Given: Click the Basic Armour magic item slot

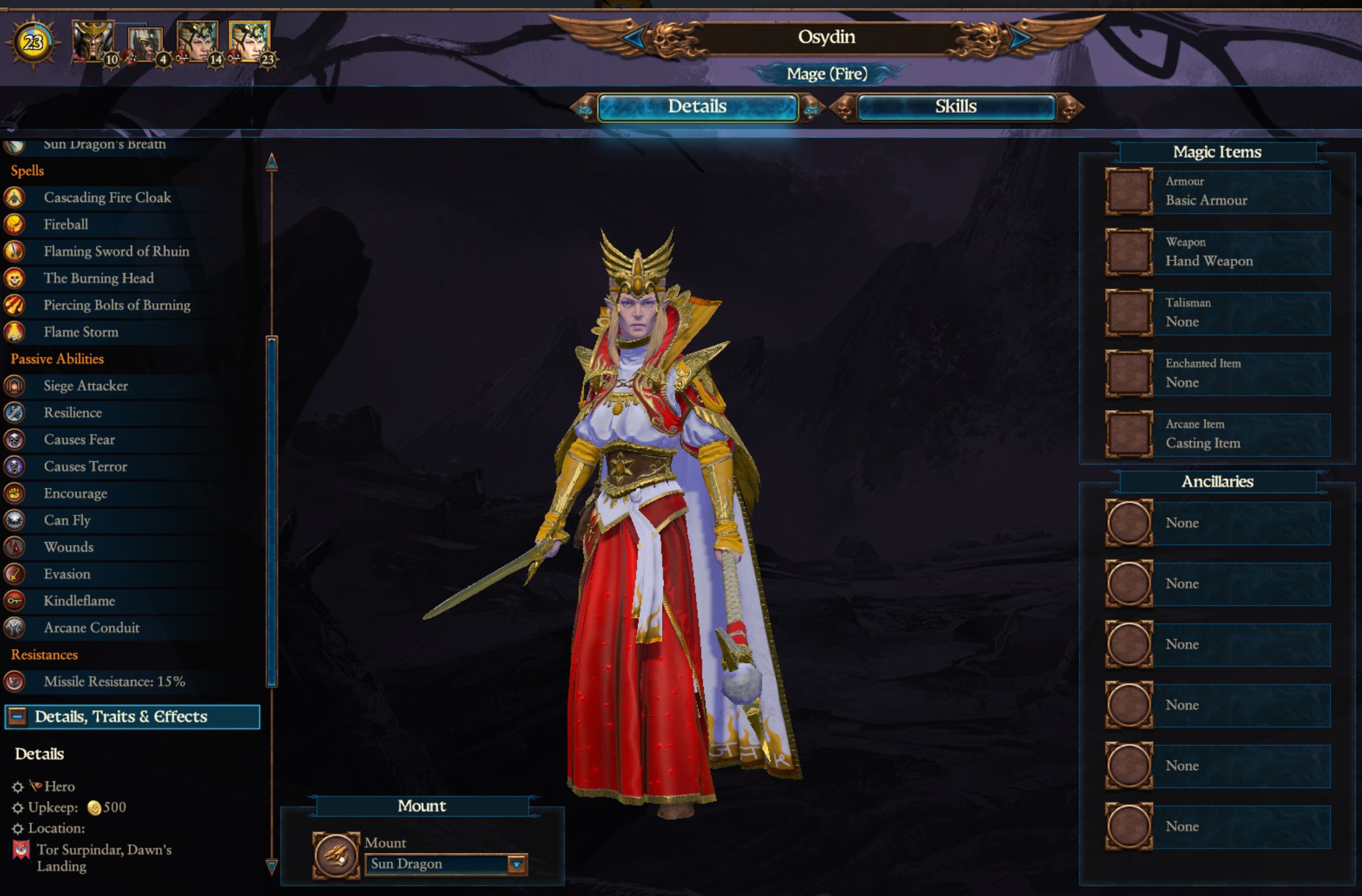Looking at the screenshot, I should pyautogui.click(x=1128, y=191).
